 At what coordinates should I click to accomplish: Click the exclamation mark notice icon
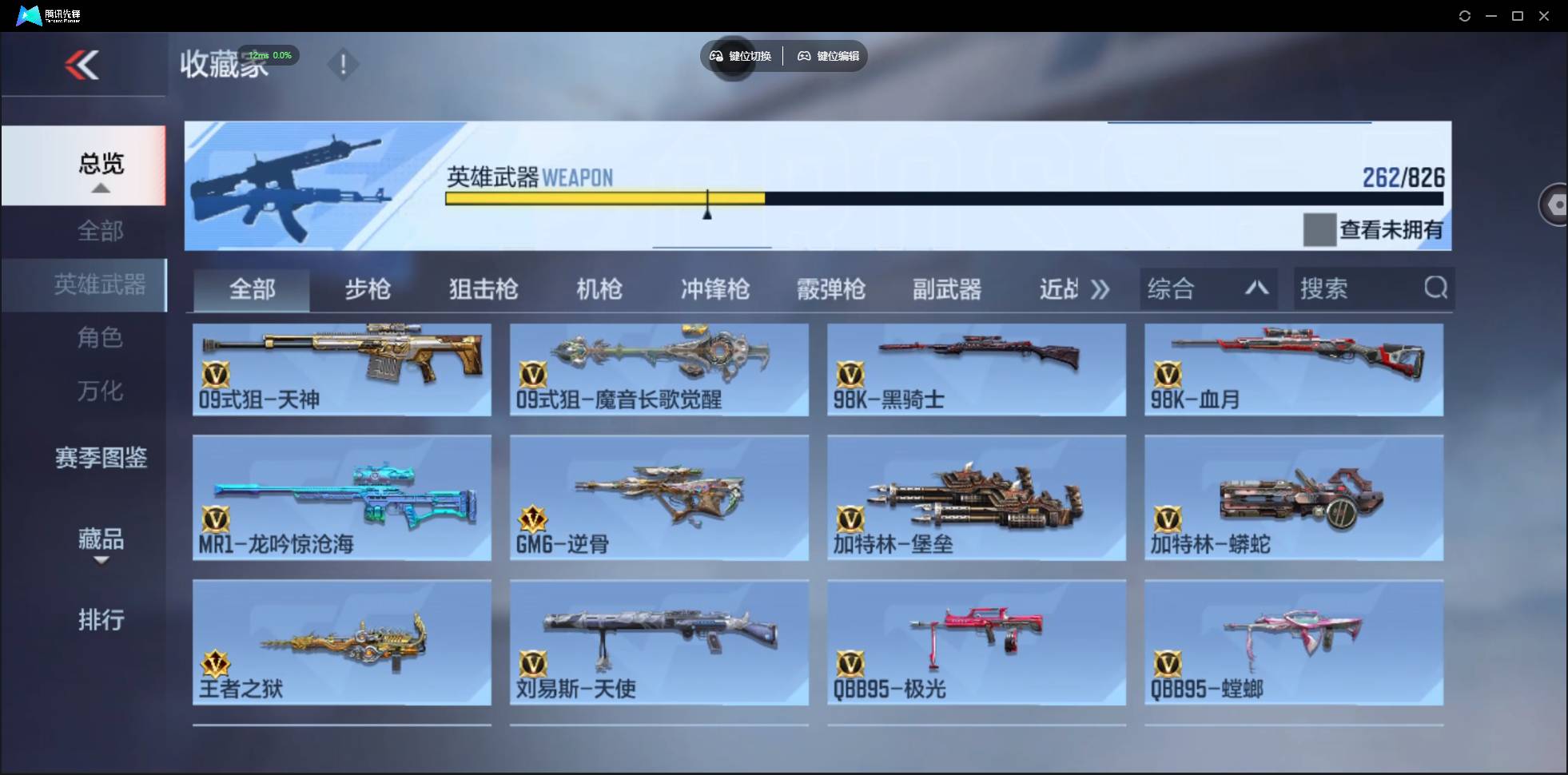tap(344, 64)
